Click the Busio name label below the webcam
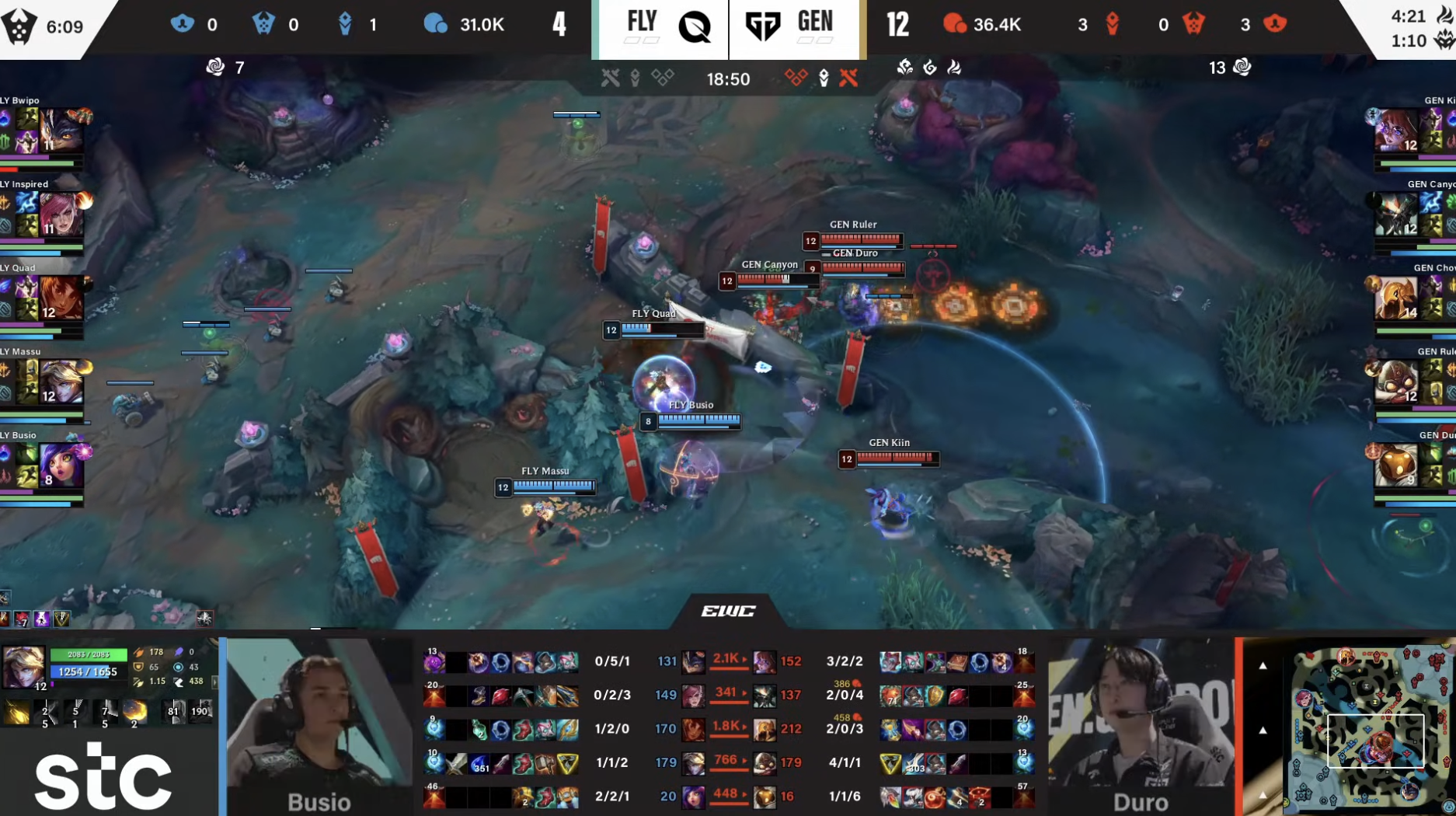The image size is (1456, 816). (319, 801)
